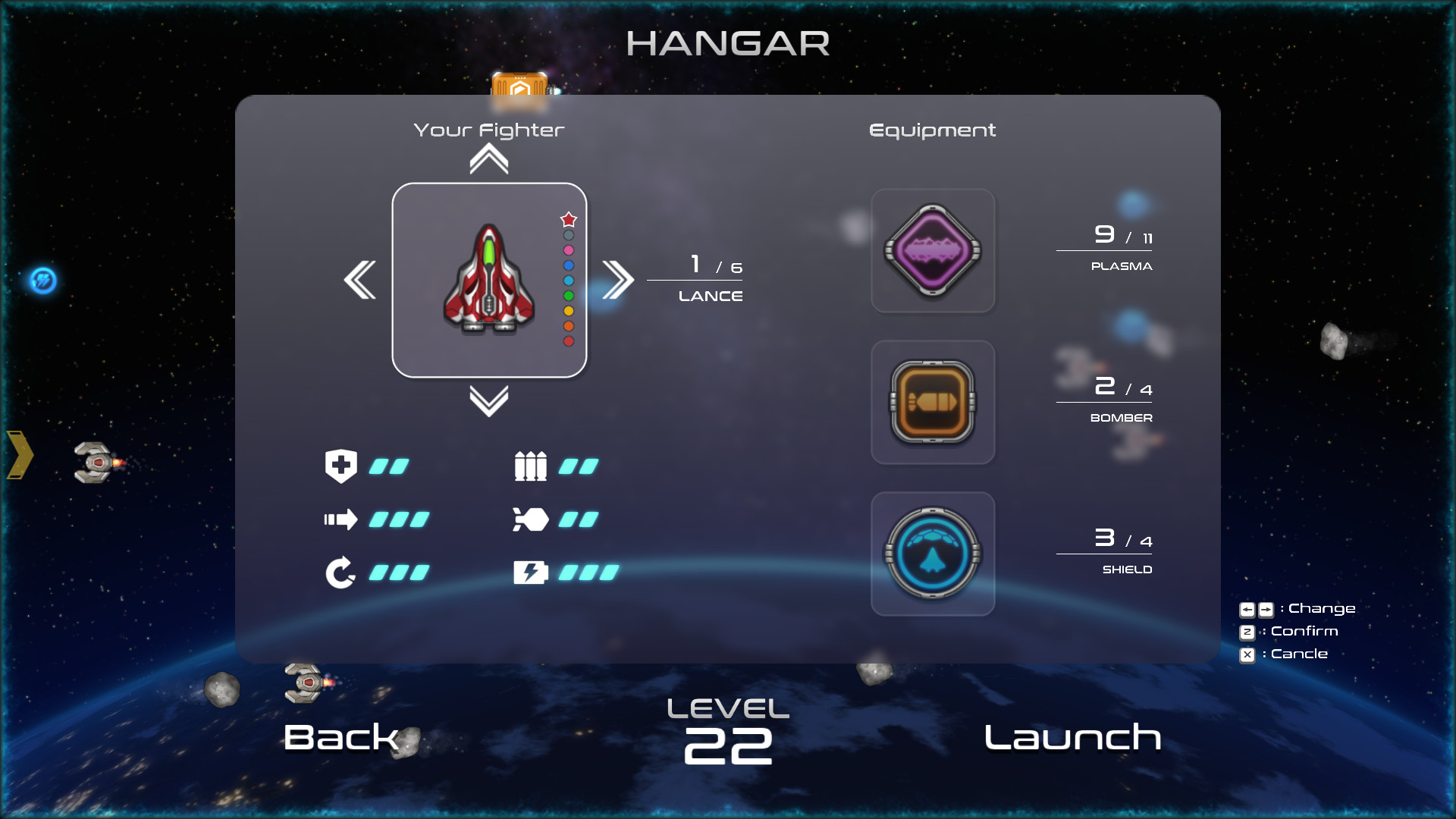This screenshot has height=819, width=1456.
Task: Click the health cross shield stat icon
Action: click(341, 466)
